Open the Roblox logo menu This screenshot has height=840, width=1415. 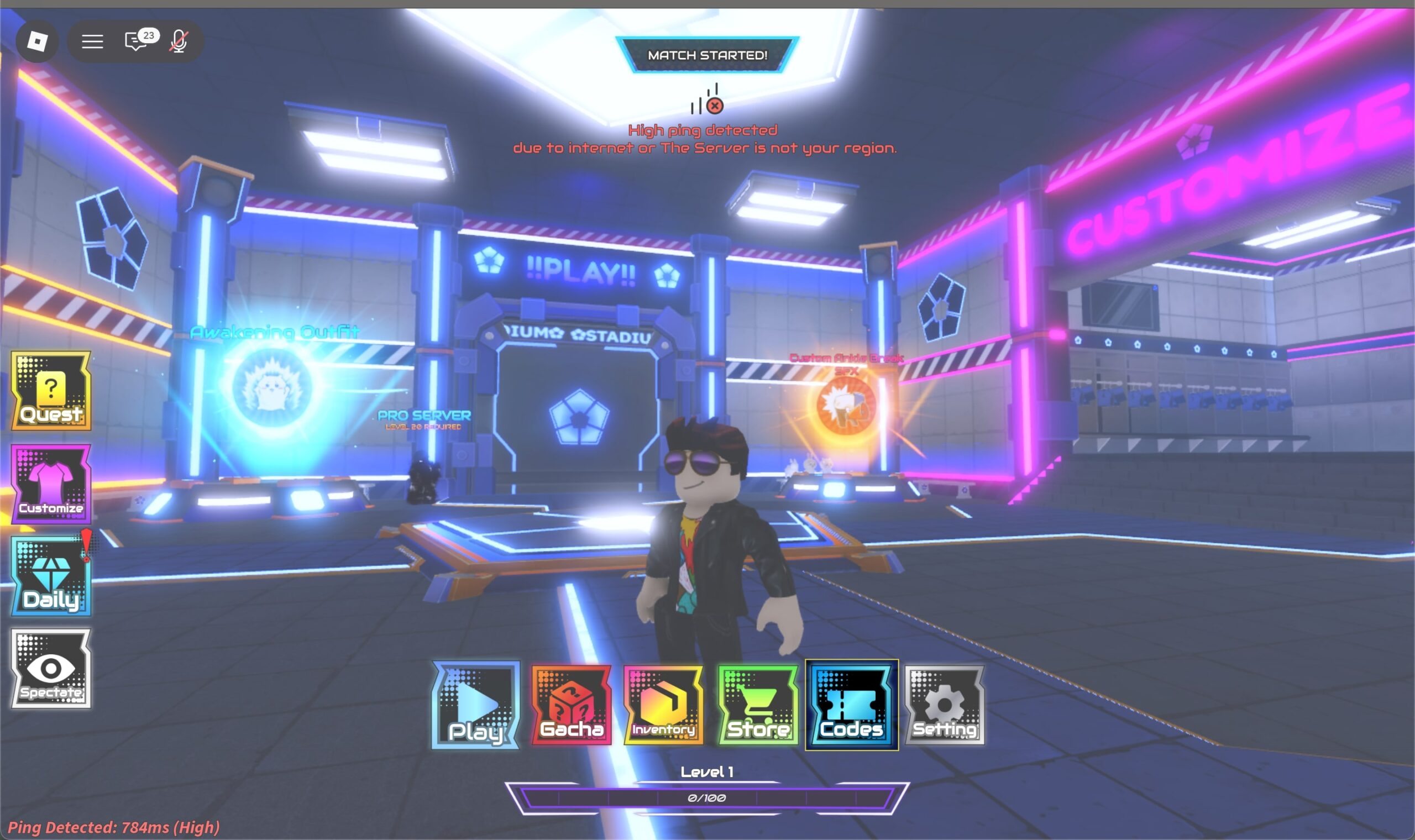click(36, 40)
